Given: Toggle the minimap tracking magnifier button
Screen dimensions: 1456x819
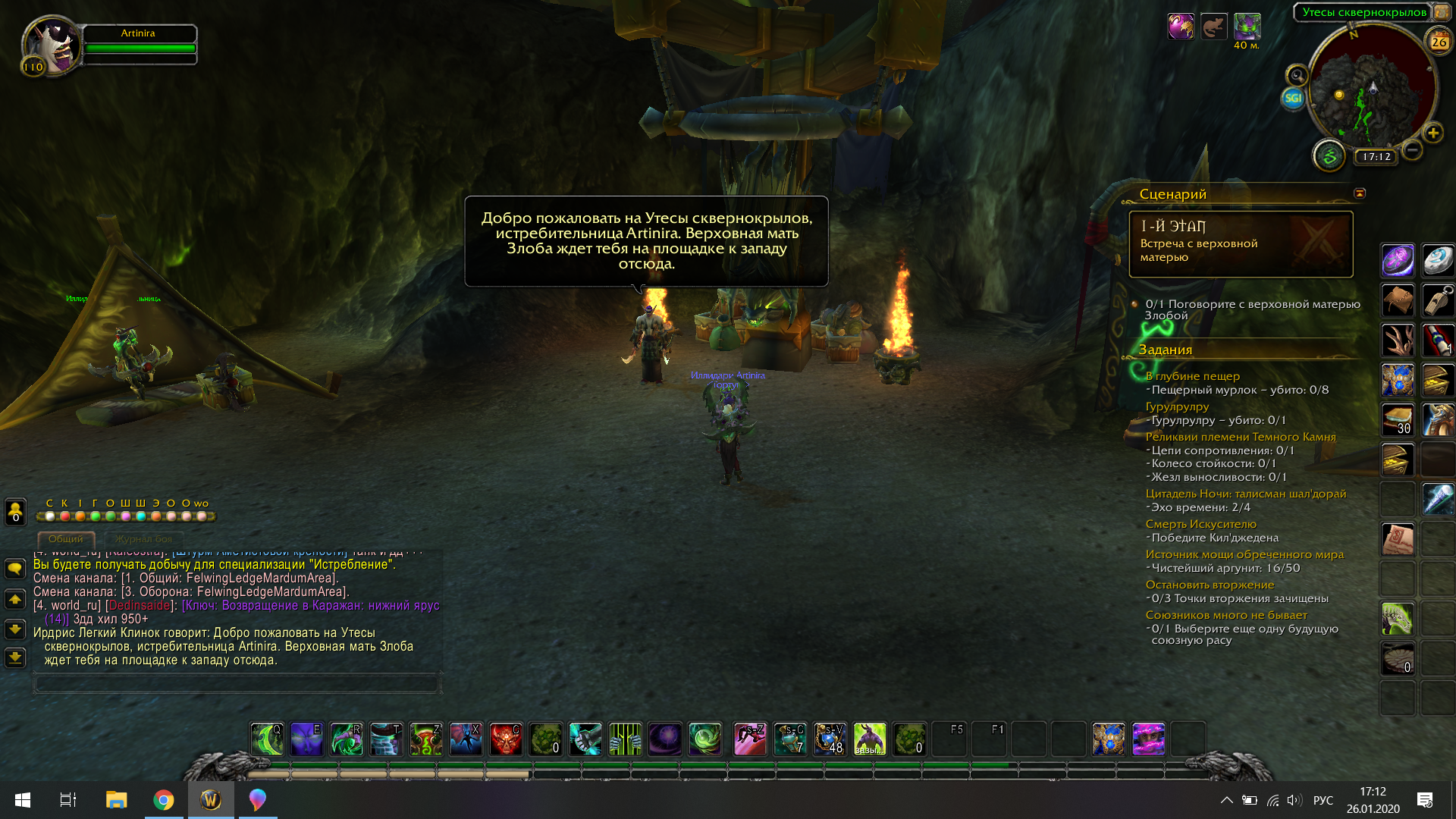Looking at the screenshot, I should pos(1298,75).
